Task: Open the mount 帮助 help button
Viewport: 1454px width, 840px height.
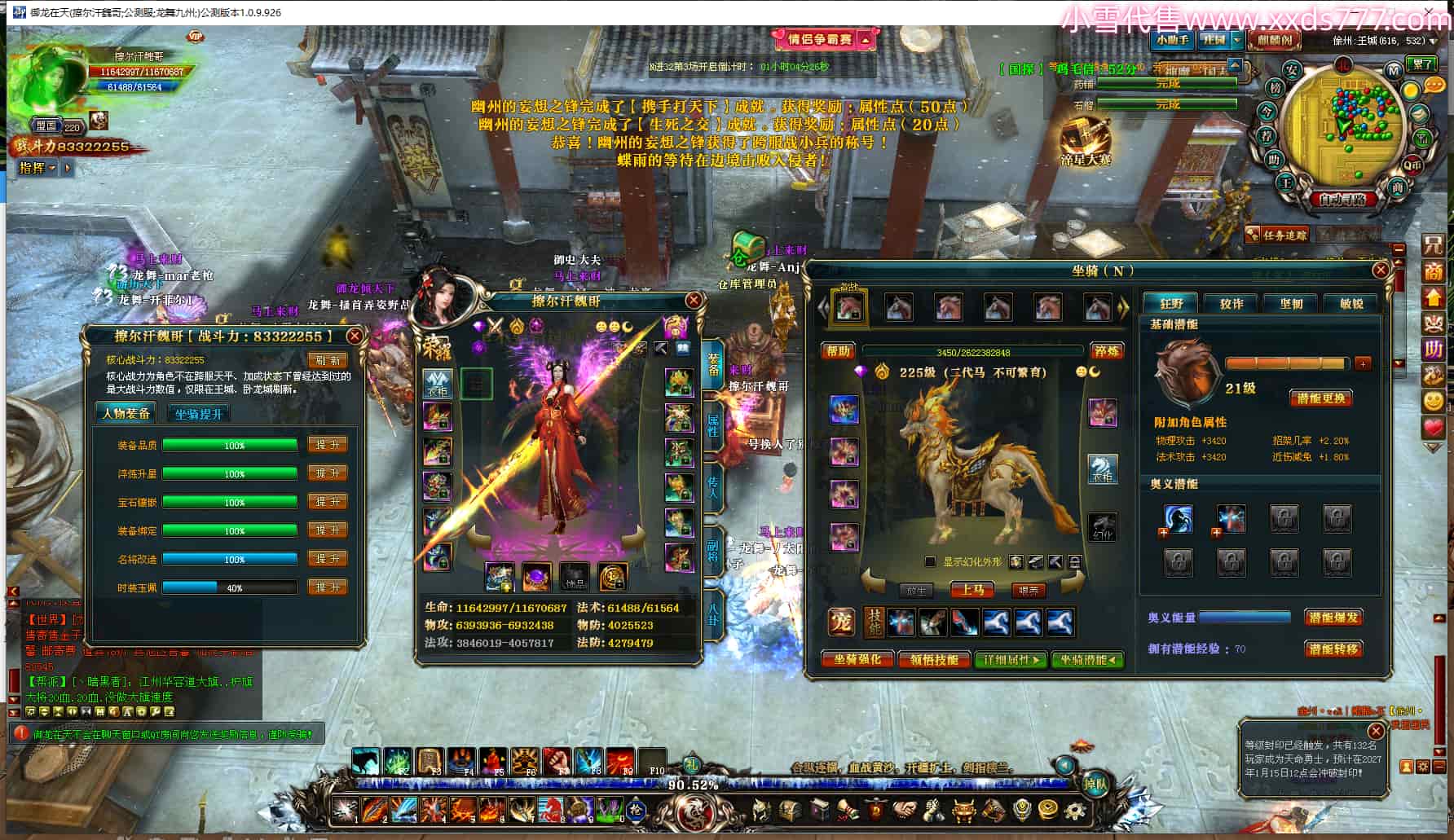Action: pos(838,351)
